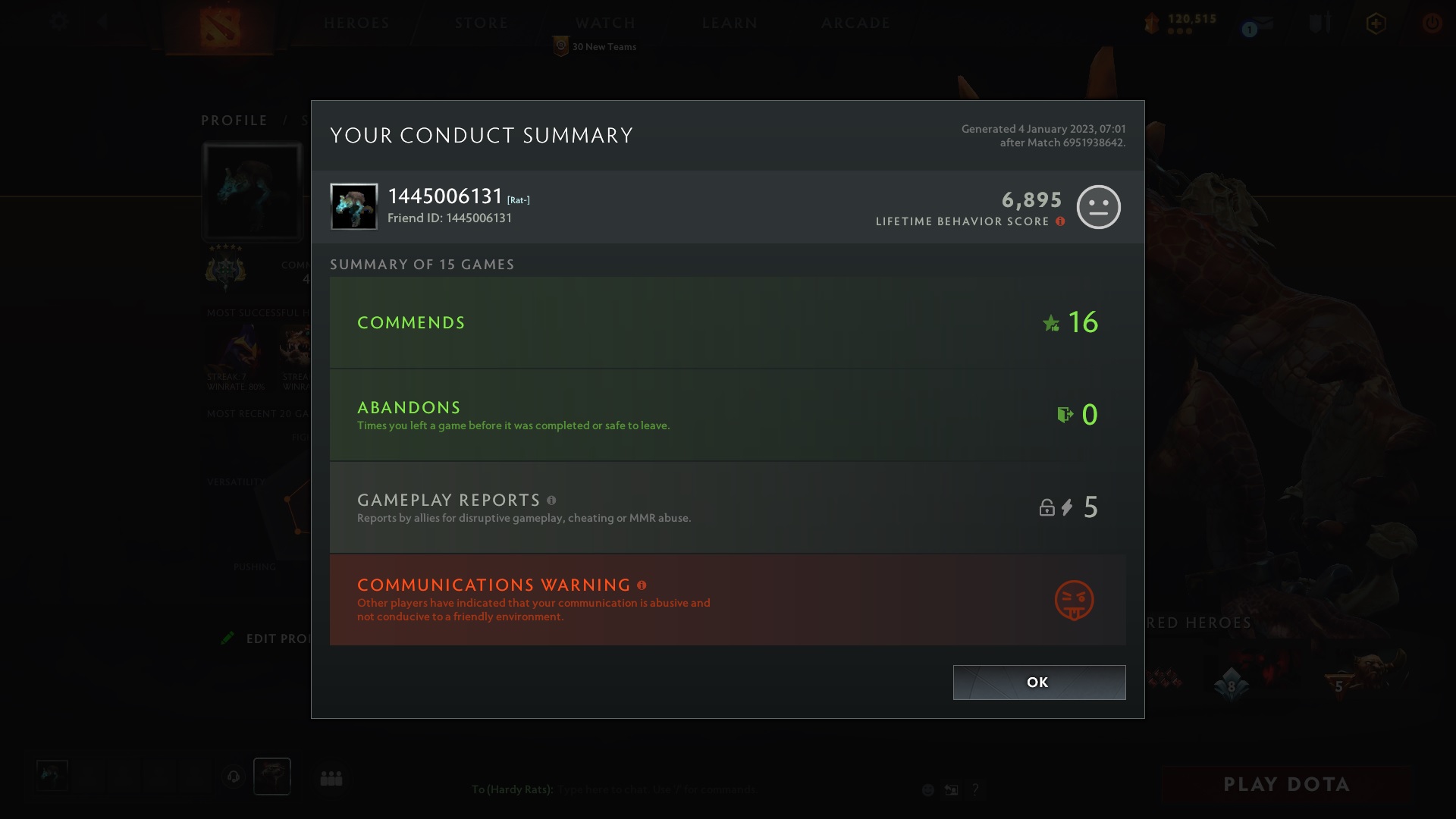
Task: Open the ARCADE menu item
Action: pyautogui.click(x=855, y=23)
